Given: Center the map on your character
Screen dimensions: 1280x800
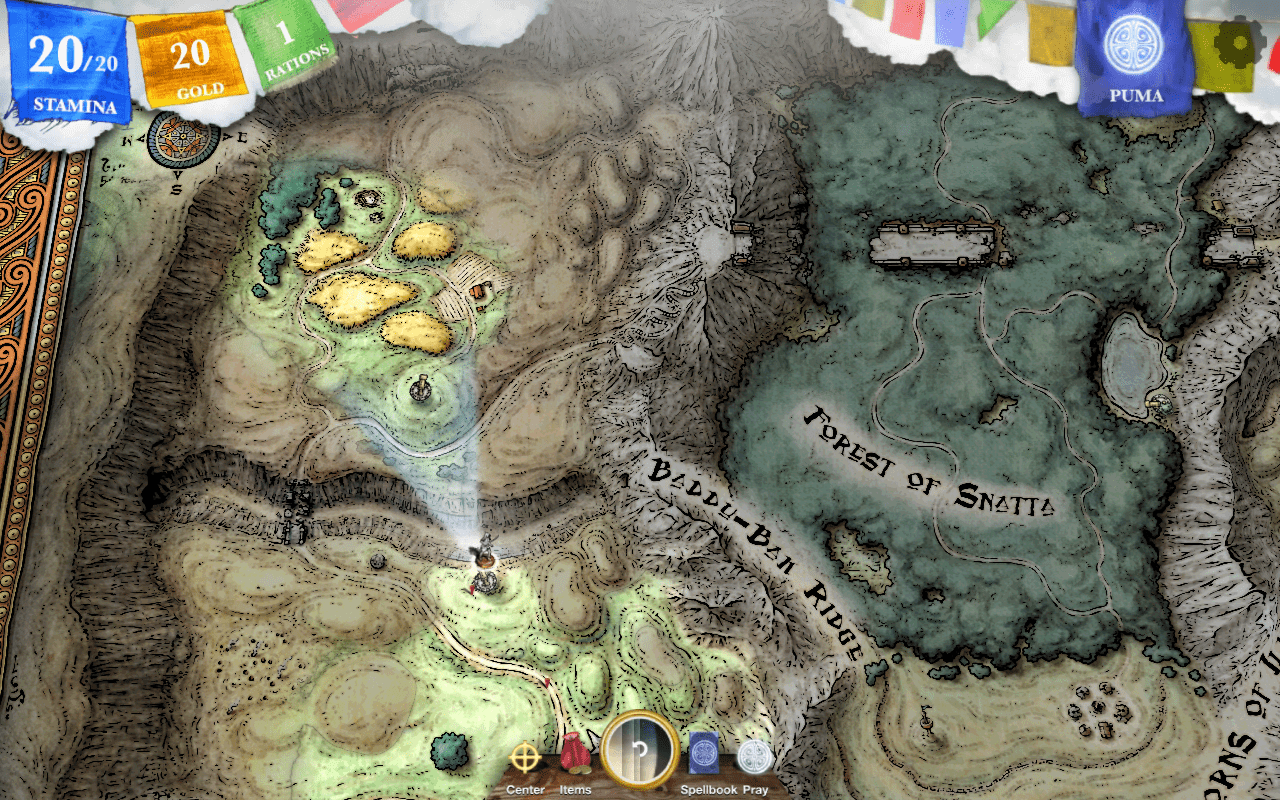Looking at the screenshot, I should (x=525, y=759).
